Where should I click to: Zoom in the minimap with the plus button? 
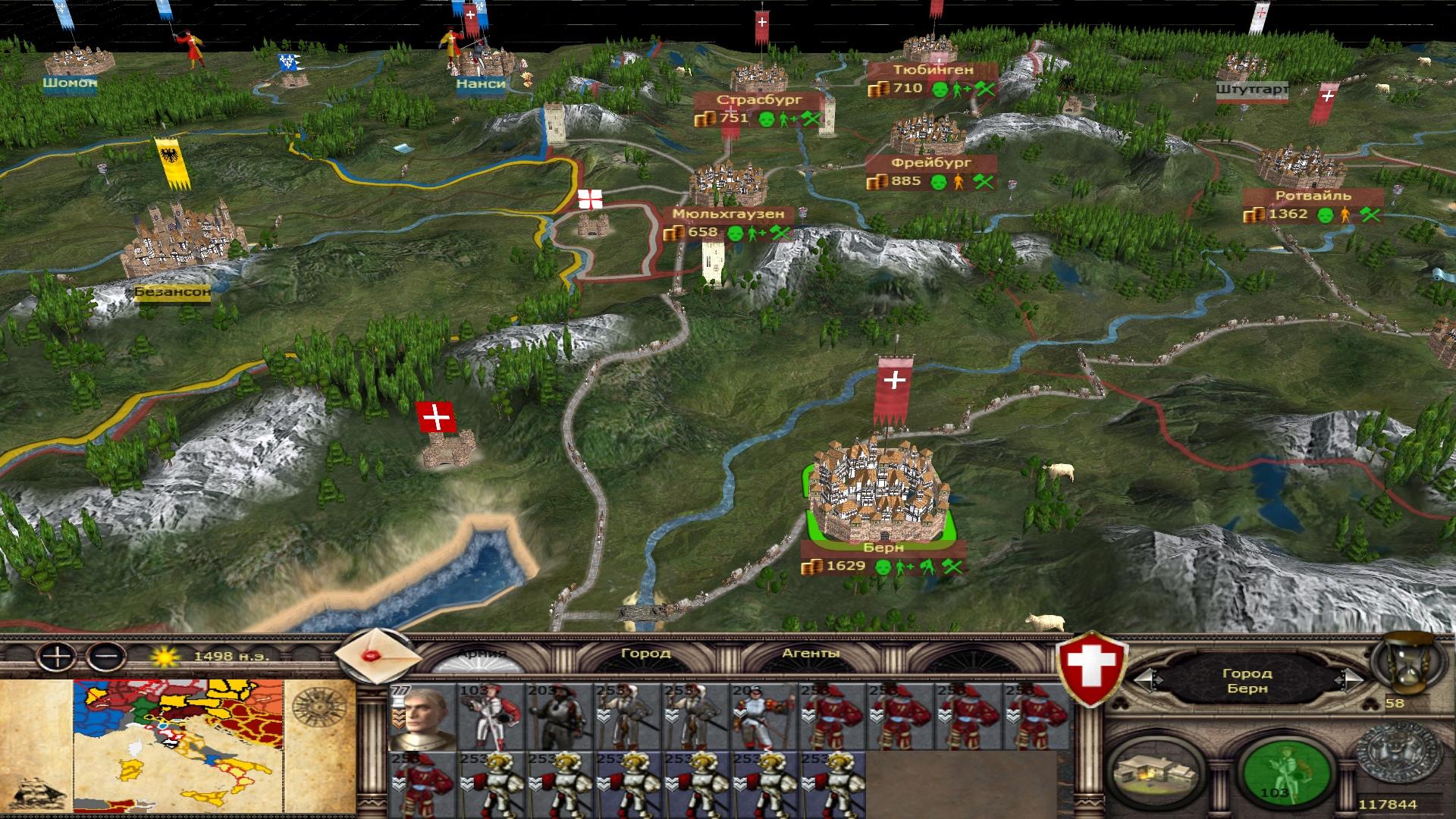57,656
